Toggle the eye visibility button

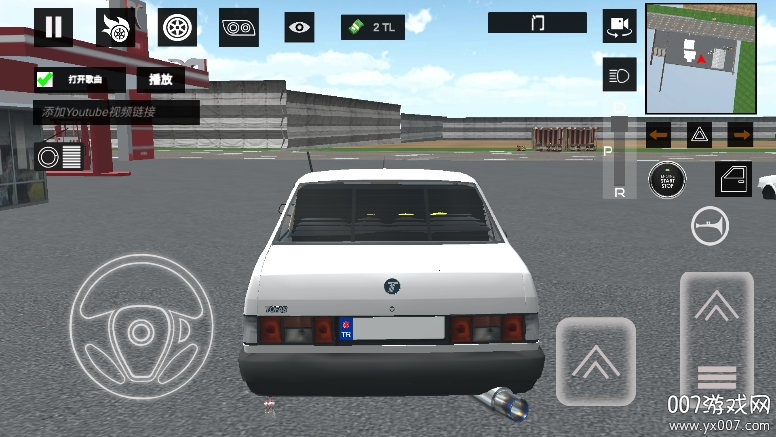(299, 27)
